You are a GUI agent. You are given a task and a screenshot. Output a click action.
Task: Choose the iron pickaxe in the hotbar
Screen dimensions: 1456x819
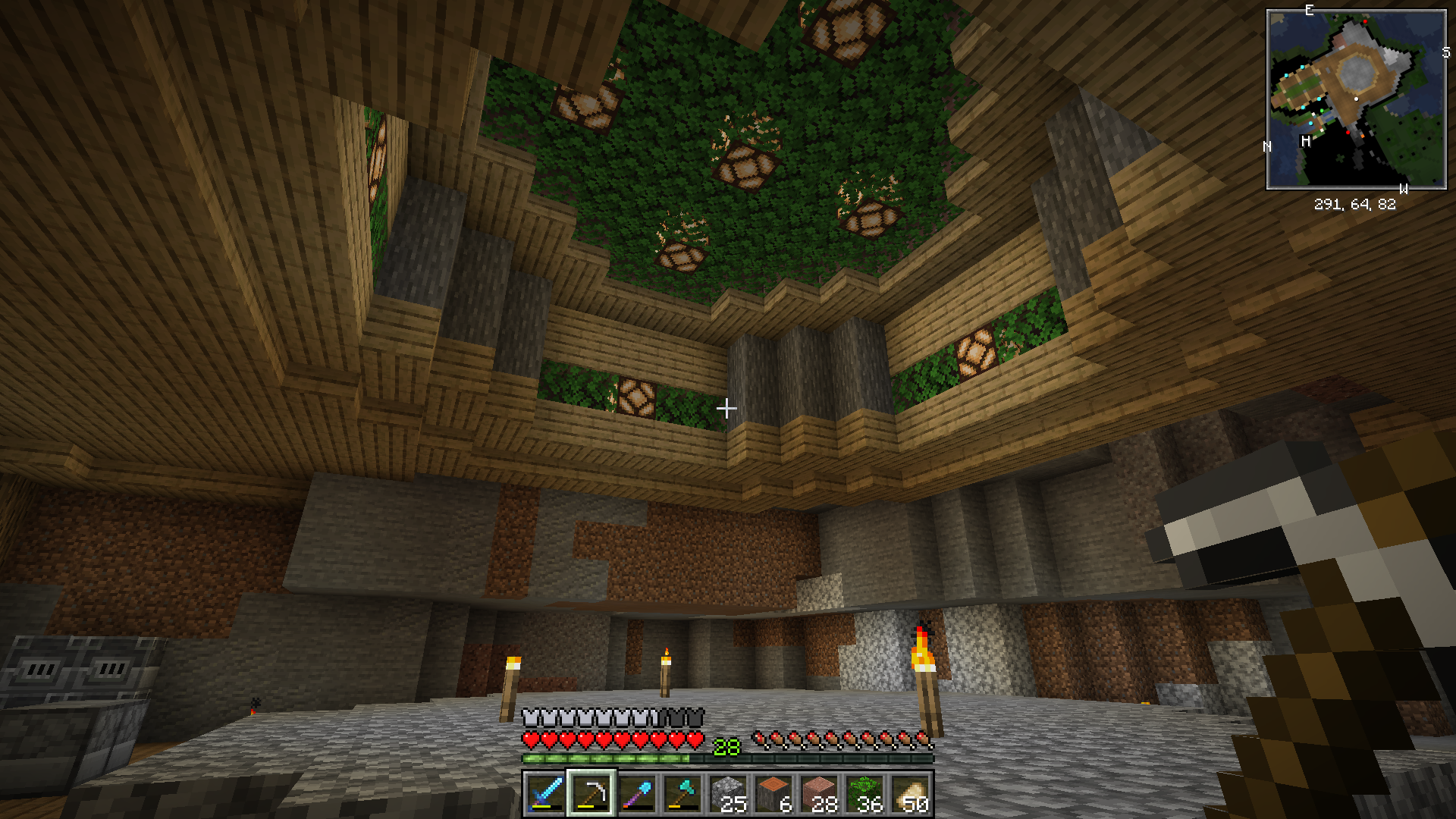click(591, 794)
